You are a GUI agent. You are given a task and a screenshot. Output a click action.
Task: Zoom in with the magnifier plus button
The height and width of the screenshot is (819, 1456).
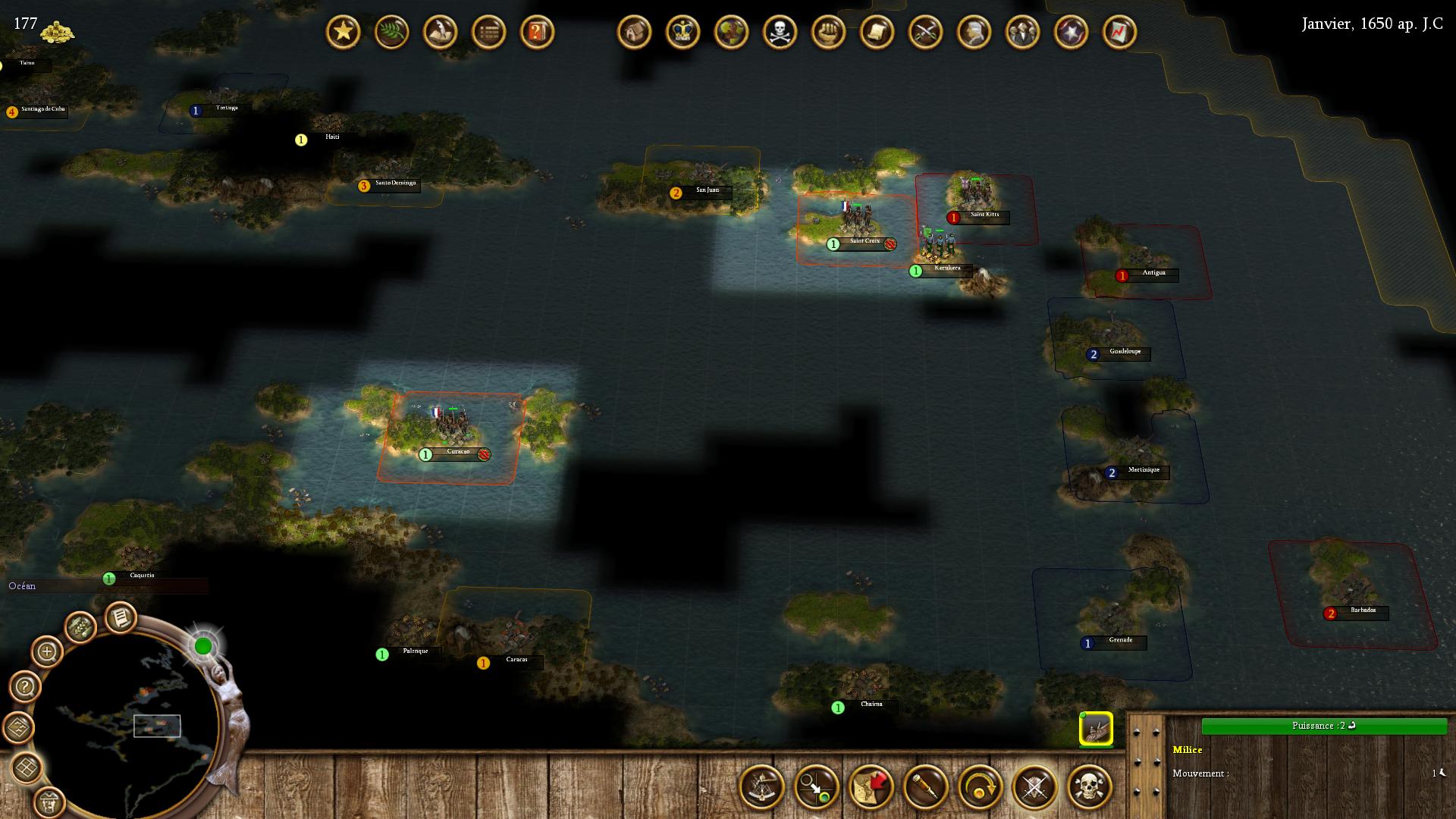tap(47, 651)
